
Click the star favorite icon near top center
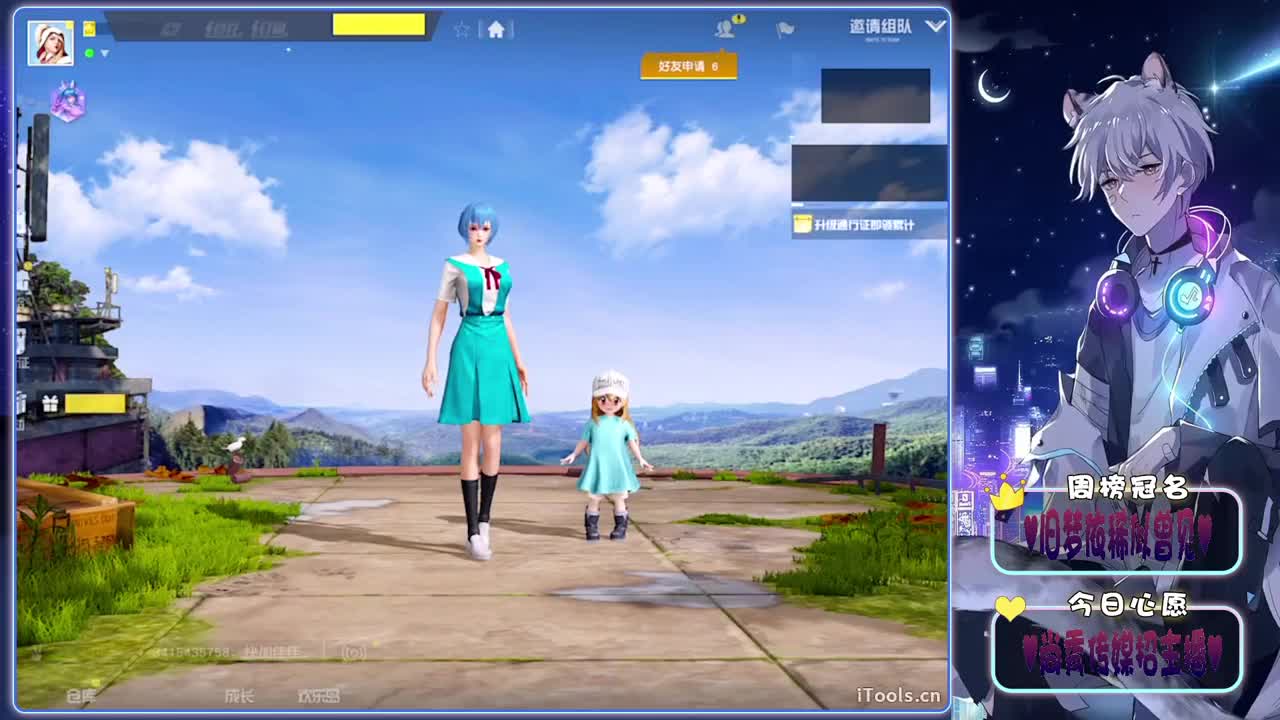click(461, 28)
